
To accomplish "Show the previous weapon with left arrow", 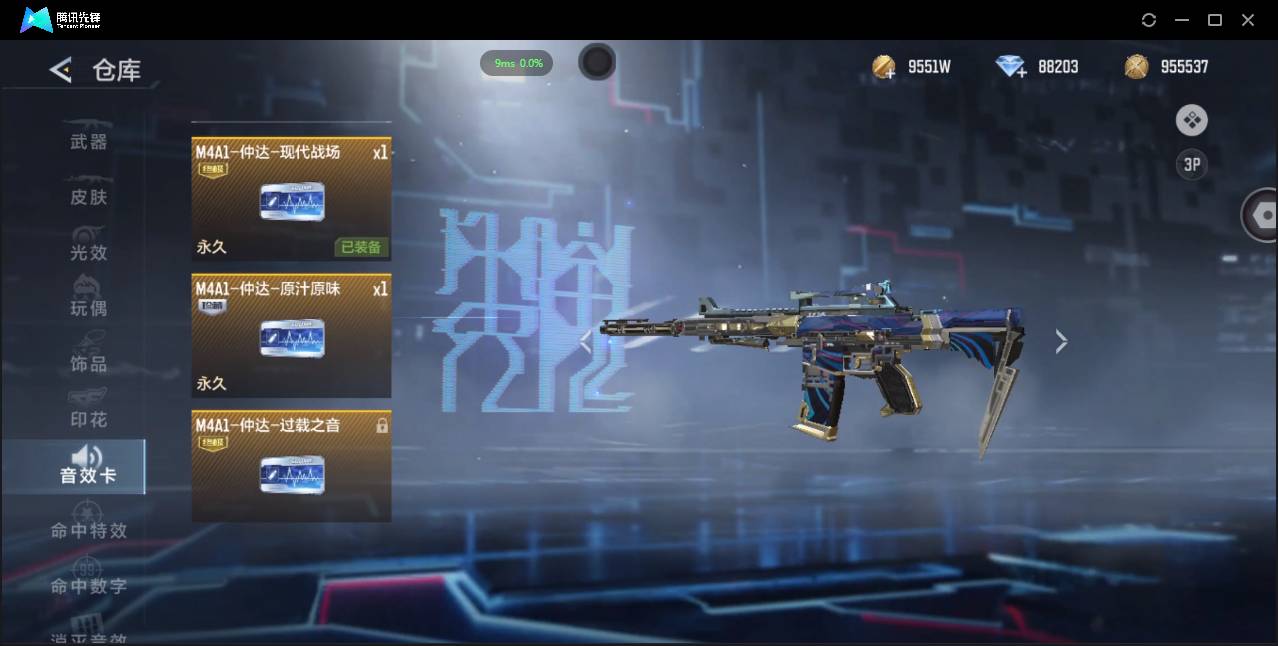I will (x=586, y=342).
